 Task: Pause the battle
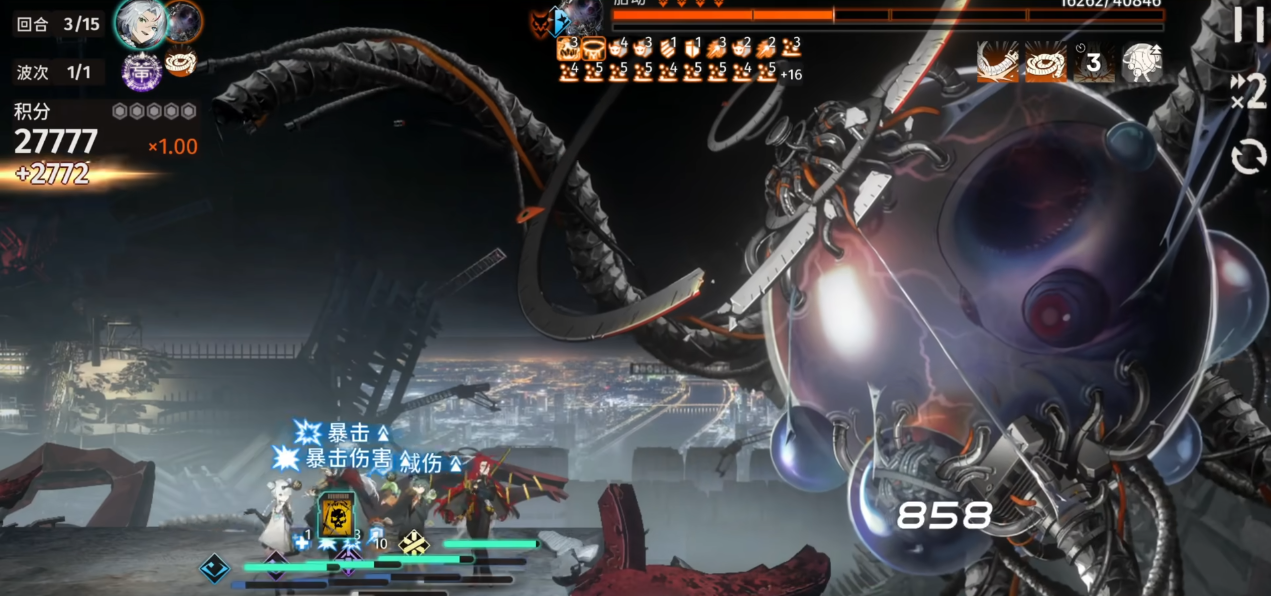tap(1249, 25)
